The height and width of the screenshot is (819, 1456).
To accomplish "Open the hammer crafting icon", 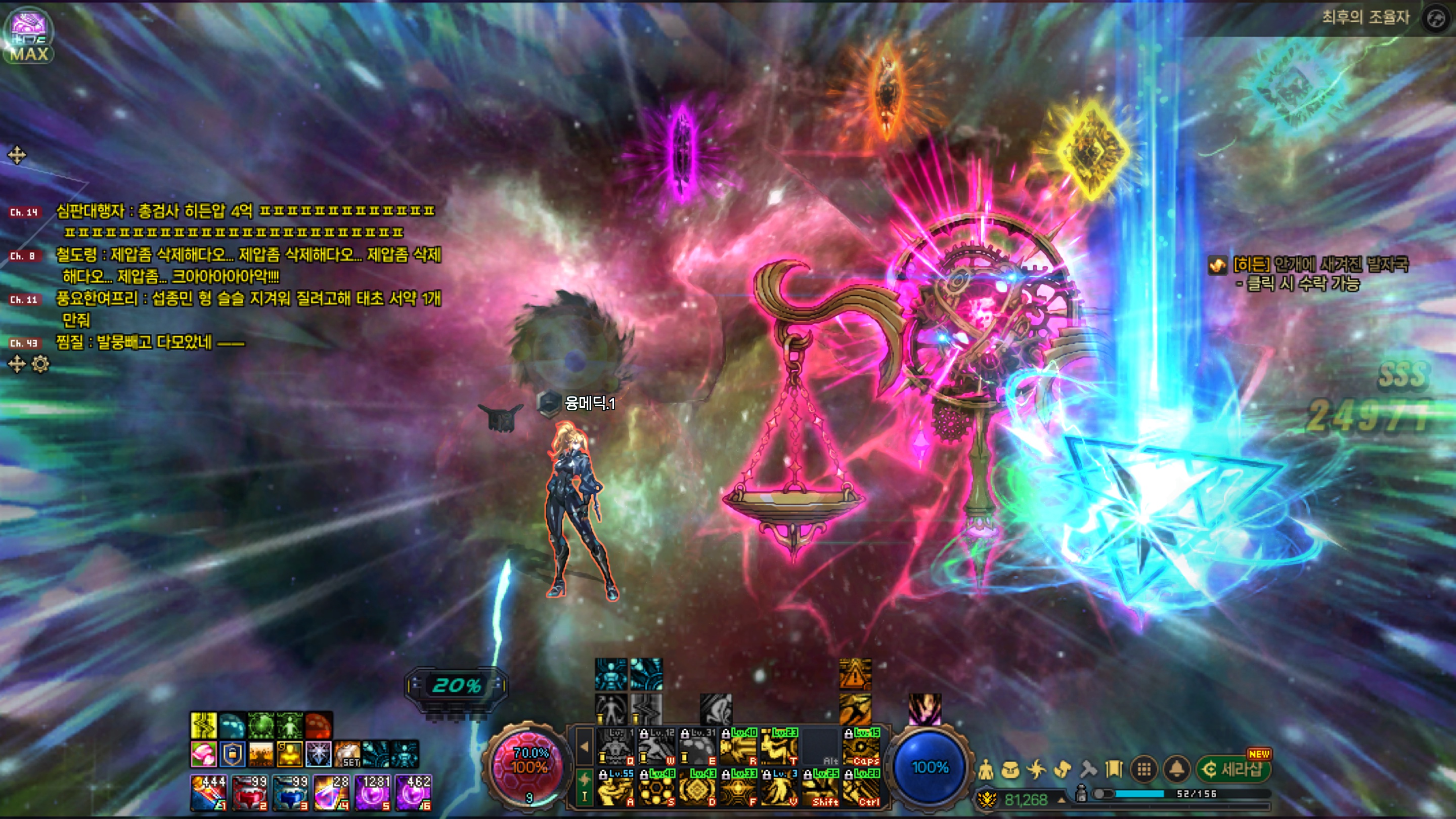I will (x=1088, y=769).
